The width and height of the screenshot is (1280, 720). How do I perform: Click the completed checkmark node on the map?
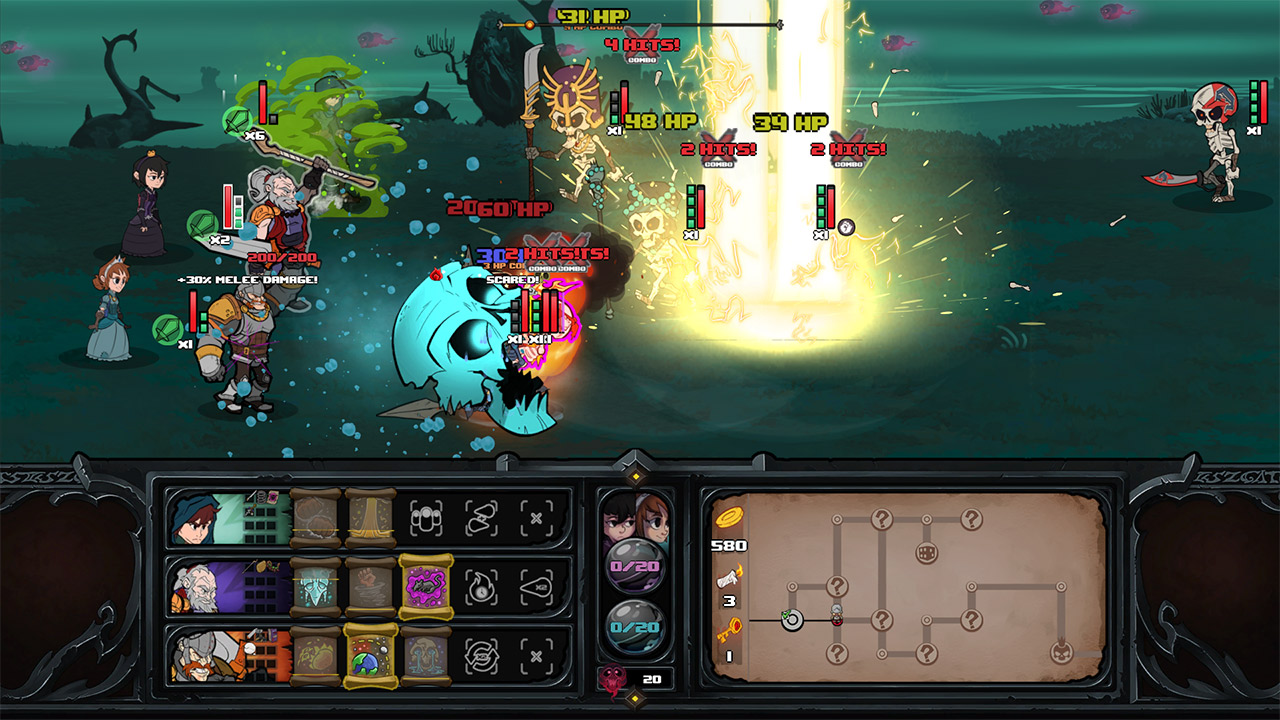792,619
